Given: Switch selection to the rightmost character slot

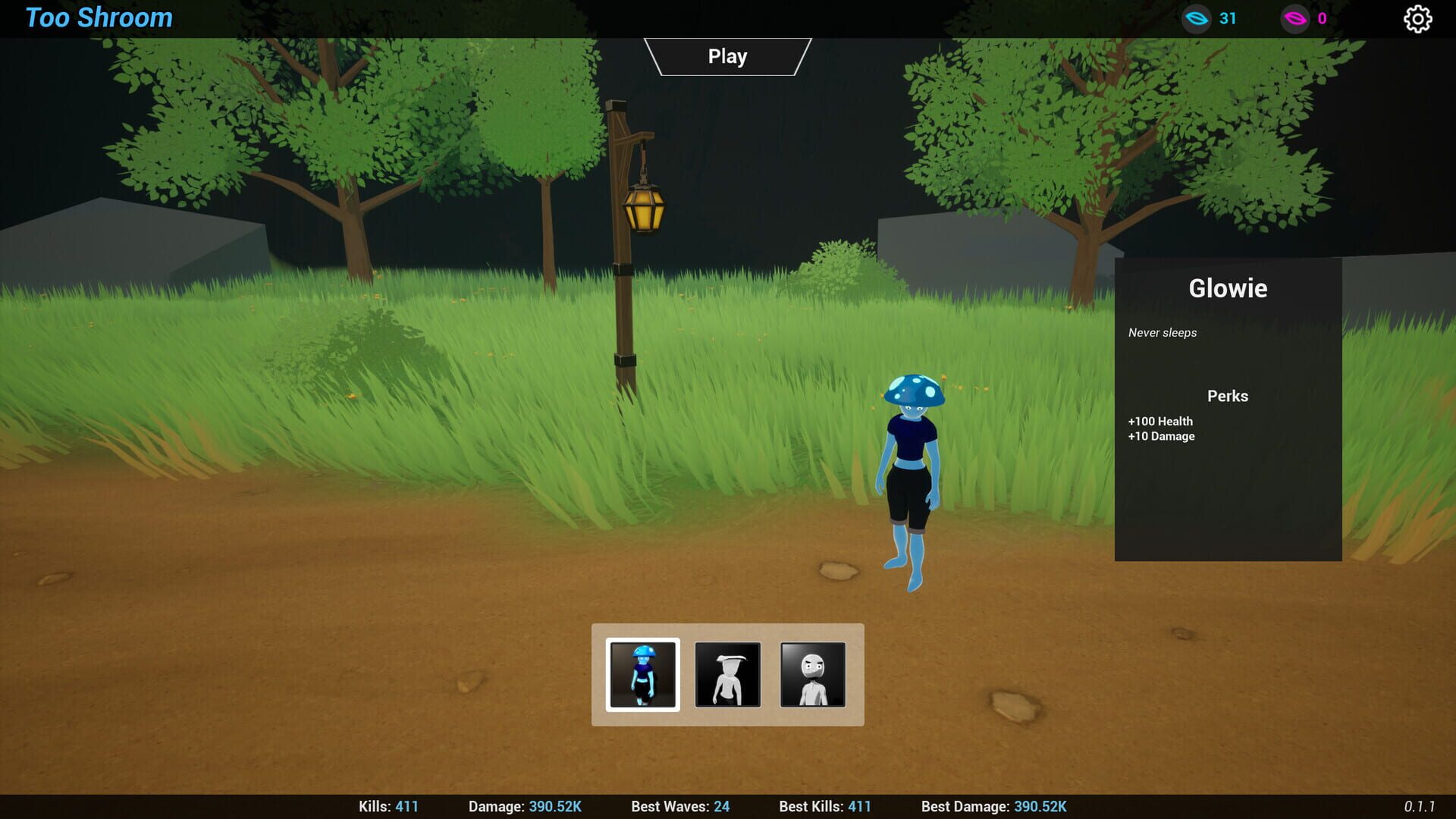Looking at the screenshot, I should point(813,674).
